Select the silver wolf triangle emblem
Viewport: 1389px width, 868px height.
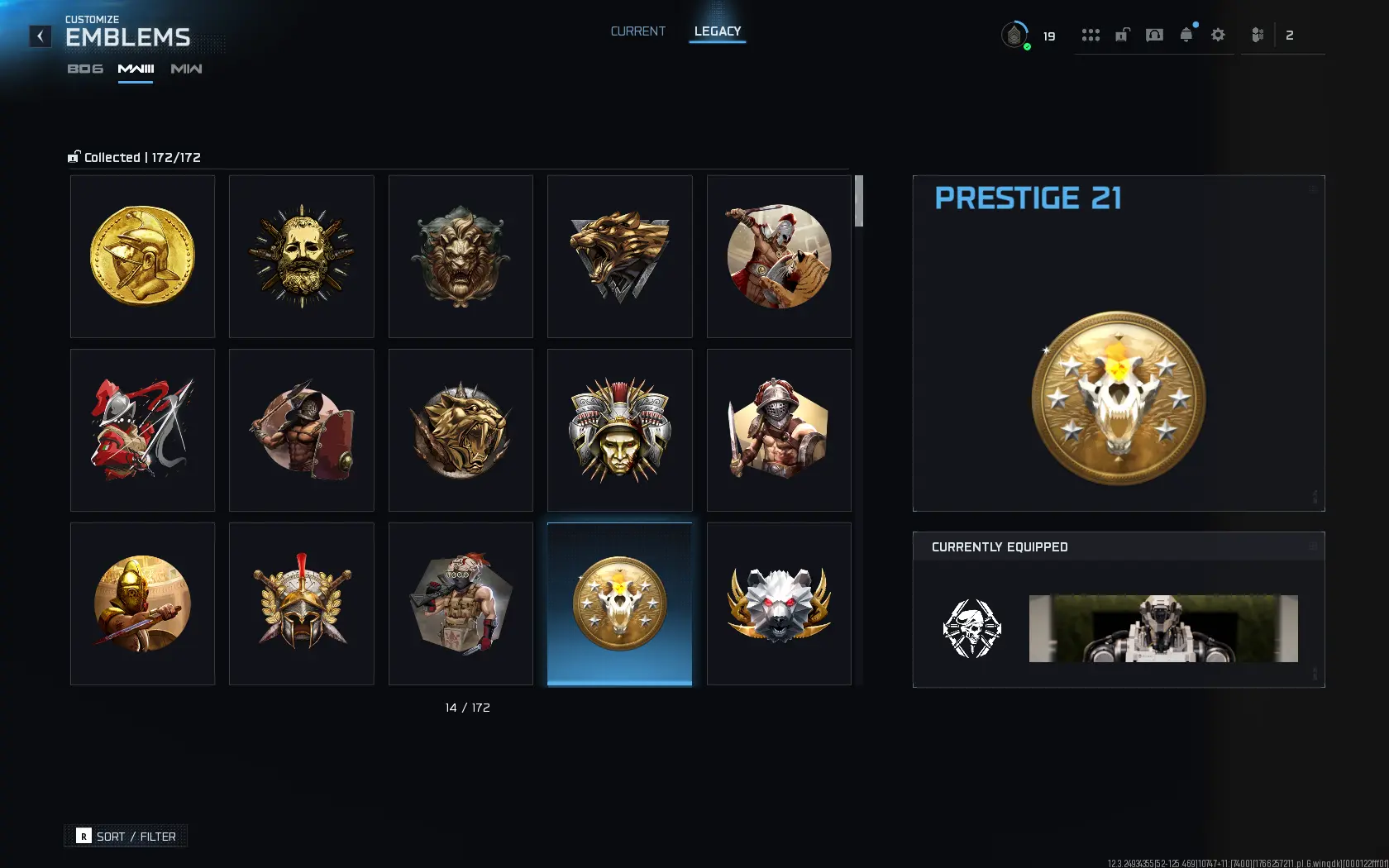click(x=619, y=256)
